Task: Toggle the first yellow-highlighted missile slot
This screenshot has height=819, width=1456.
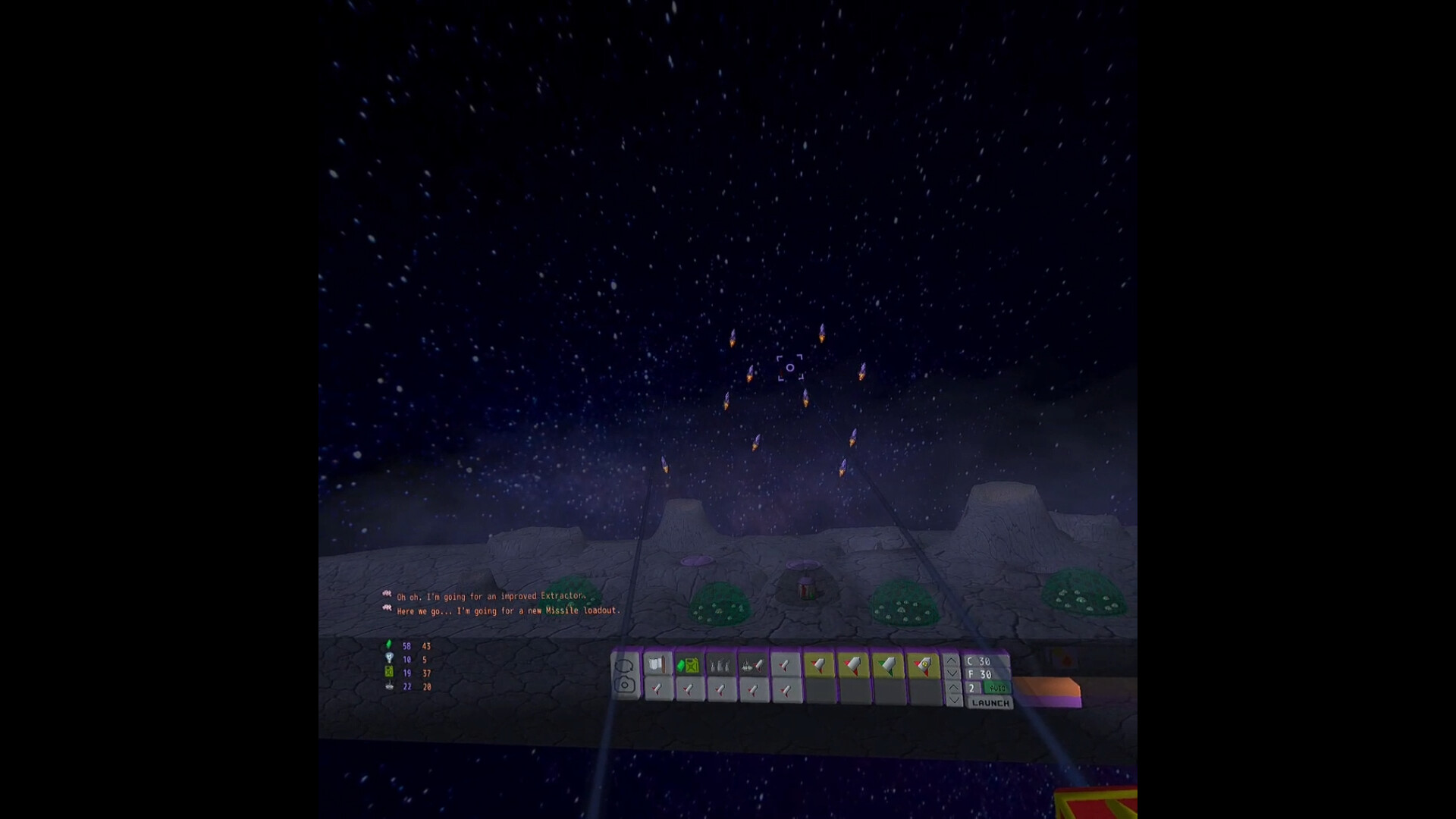Action: [x=819, y=665]
